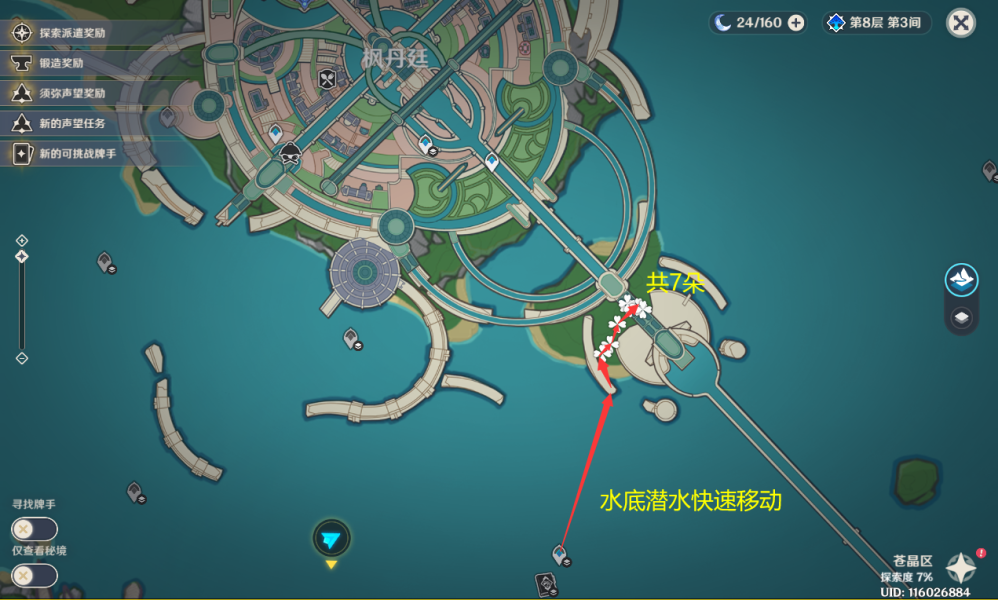Screen dimensions: 998x600
Task: Open the 新的声望任务 reputation quest entry
Action: (72, 123)
